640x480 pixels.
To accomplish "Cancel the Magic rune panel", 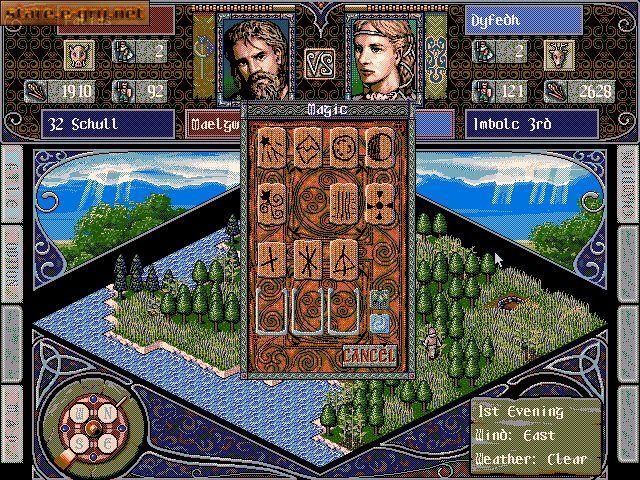I will click(x=369, y=355).
